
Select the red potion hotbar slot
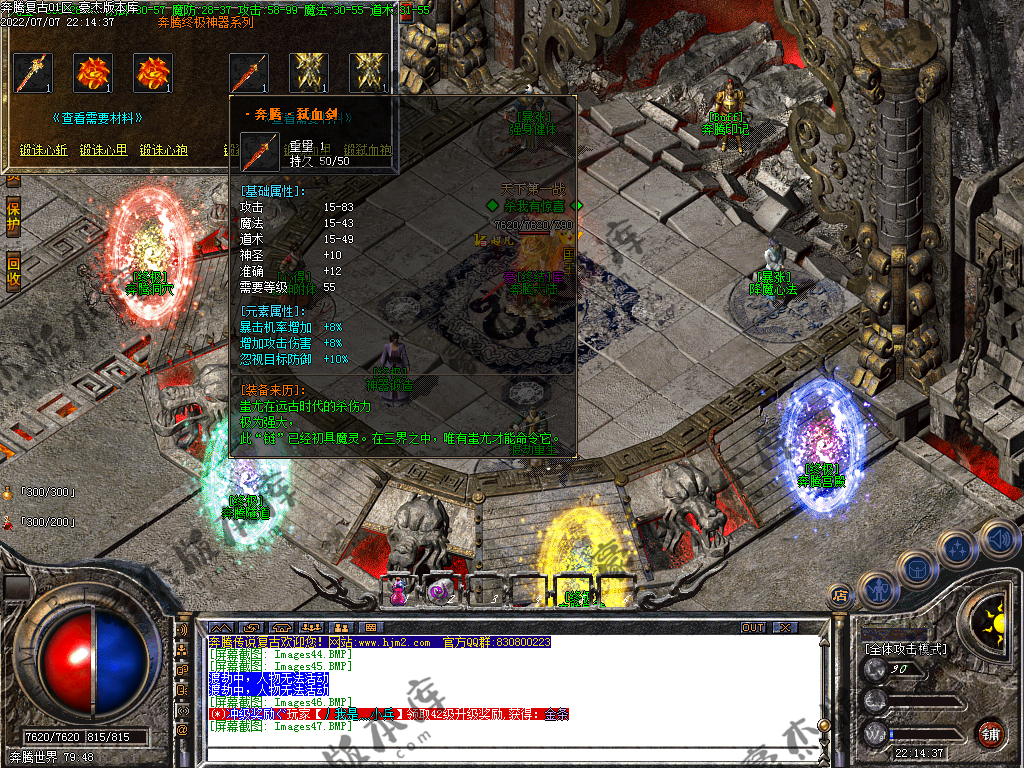(398, 591)
